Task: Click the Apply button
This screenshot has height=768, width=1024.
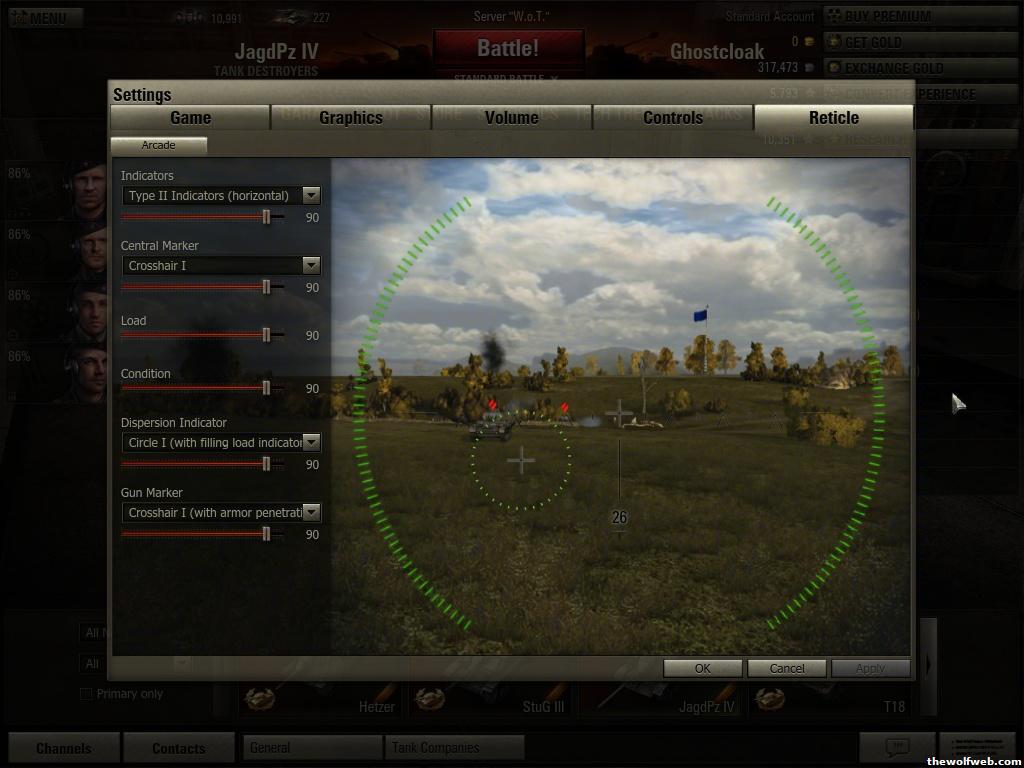Action: pos(870,668)
